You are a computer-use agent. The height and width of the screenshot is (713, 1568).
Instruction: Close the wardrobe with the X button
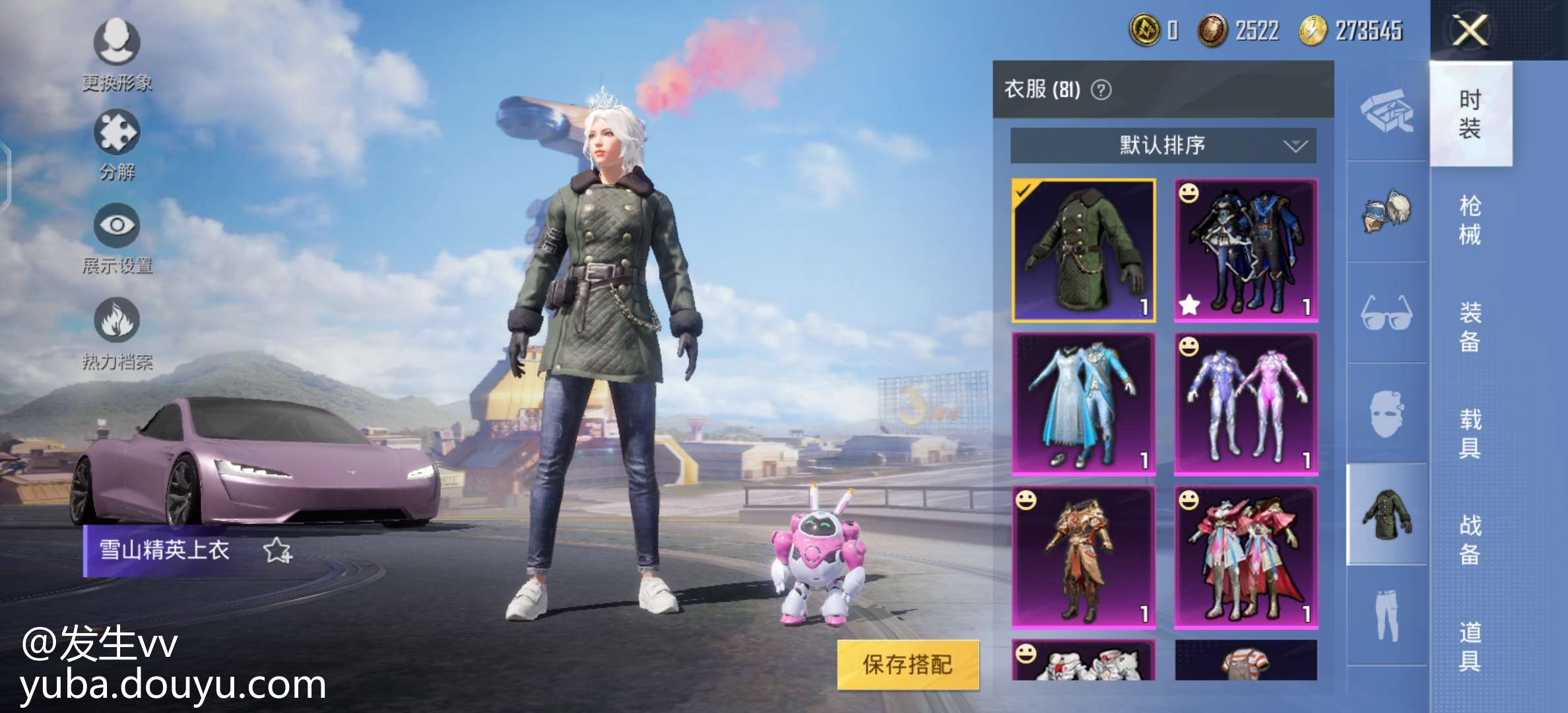point(1470,30)
